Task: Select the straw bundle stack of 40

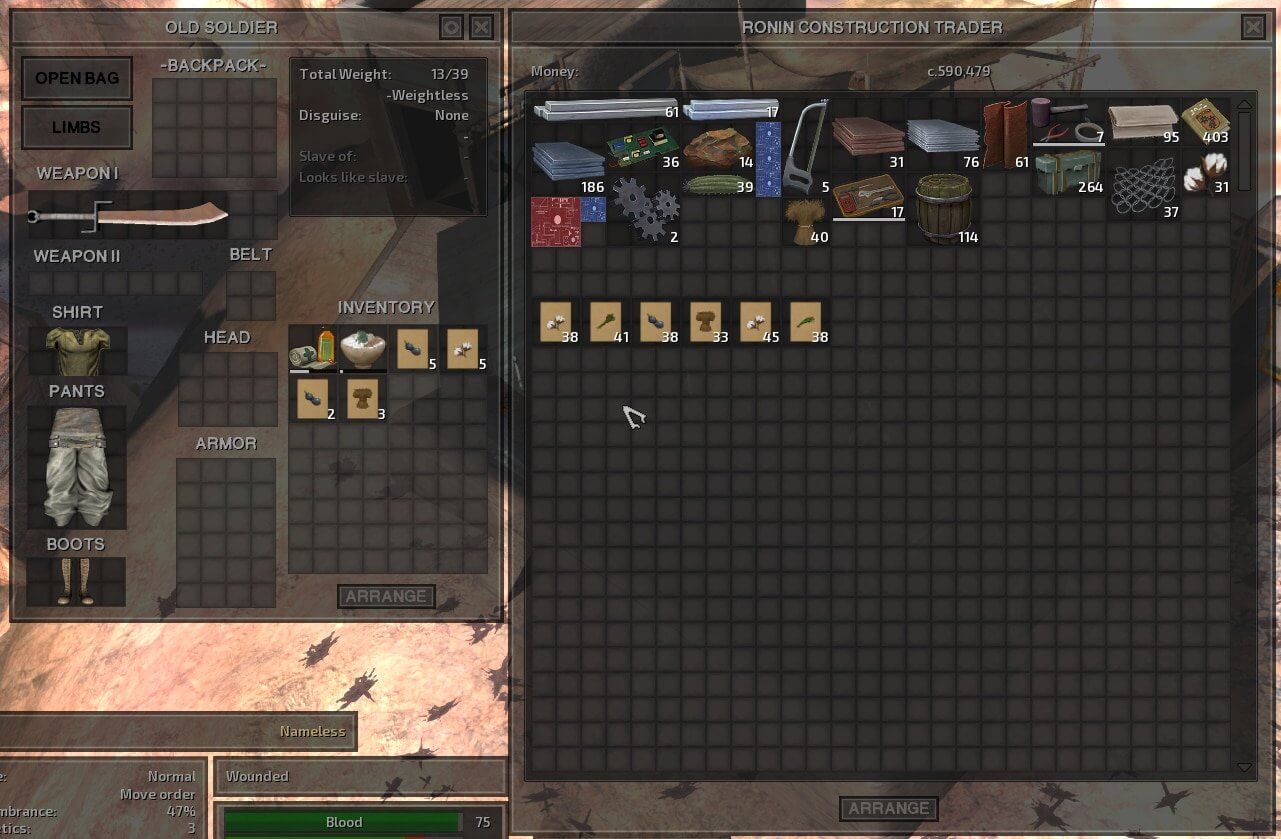Action: 806,221
